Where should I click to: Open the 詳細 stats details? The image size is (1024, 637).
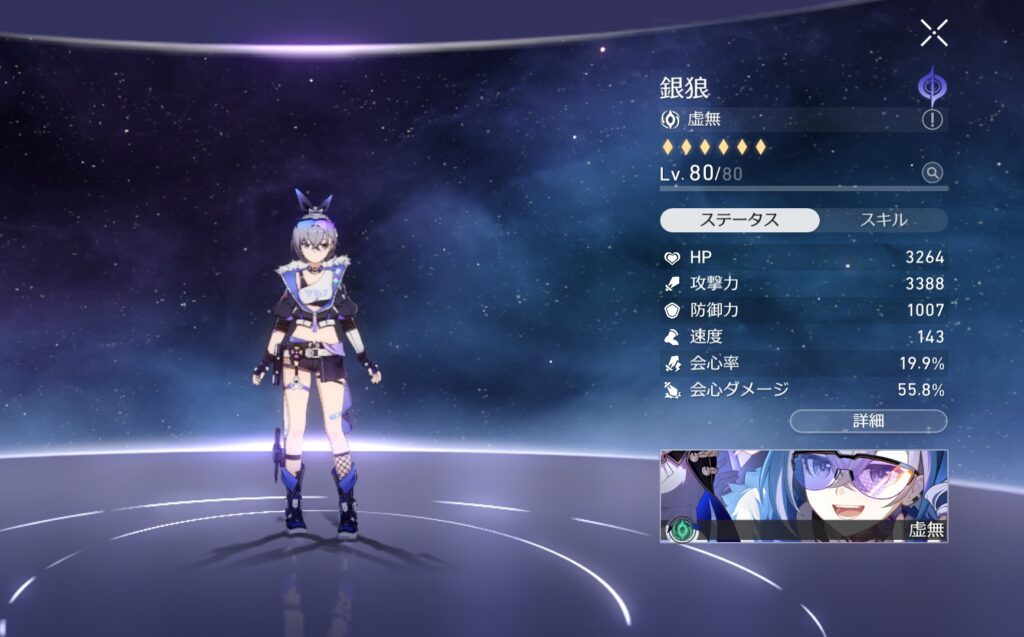pyautogui.click(x=868, y=421)
